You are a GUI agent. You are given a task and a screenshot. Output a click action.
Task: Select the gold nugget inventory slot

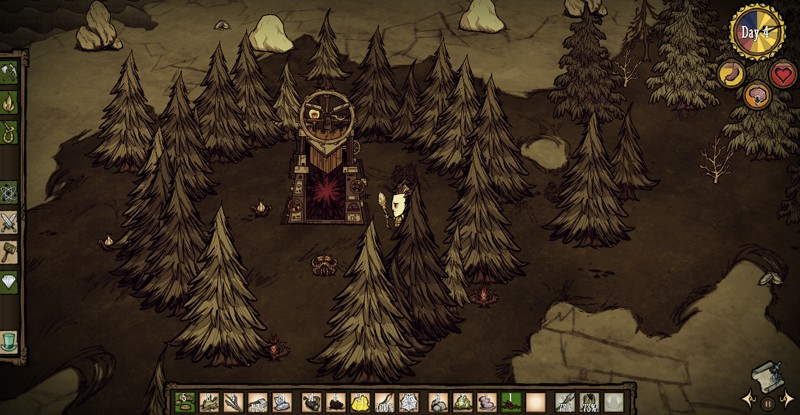click(361, 402)
